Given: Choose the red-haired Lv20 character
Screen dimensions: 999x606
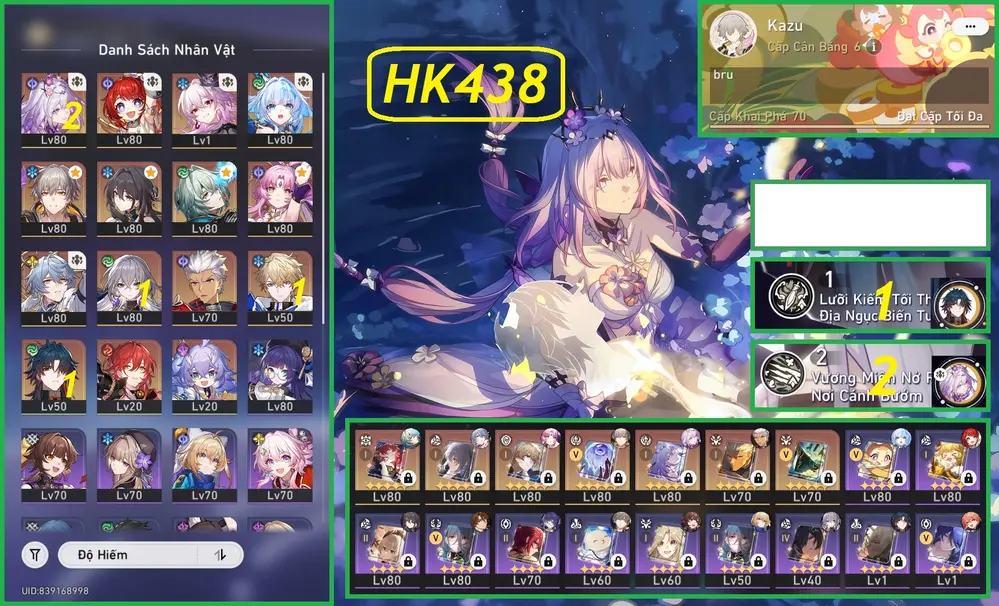Looking at the screenshot, I should [129, 377].
